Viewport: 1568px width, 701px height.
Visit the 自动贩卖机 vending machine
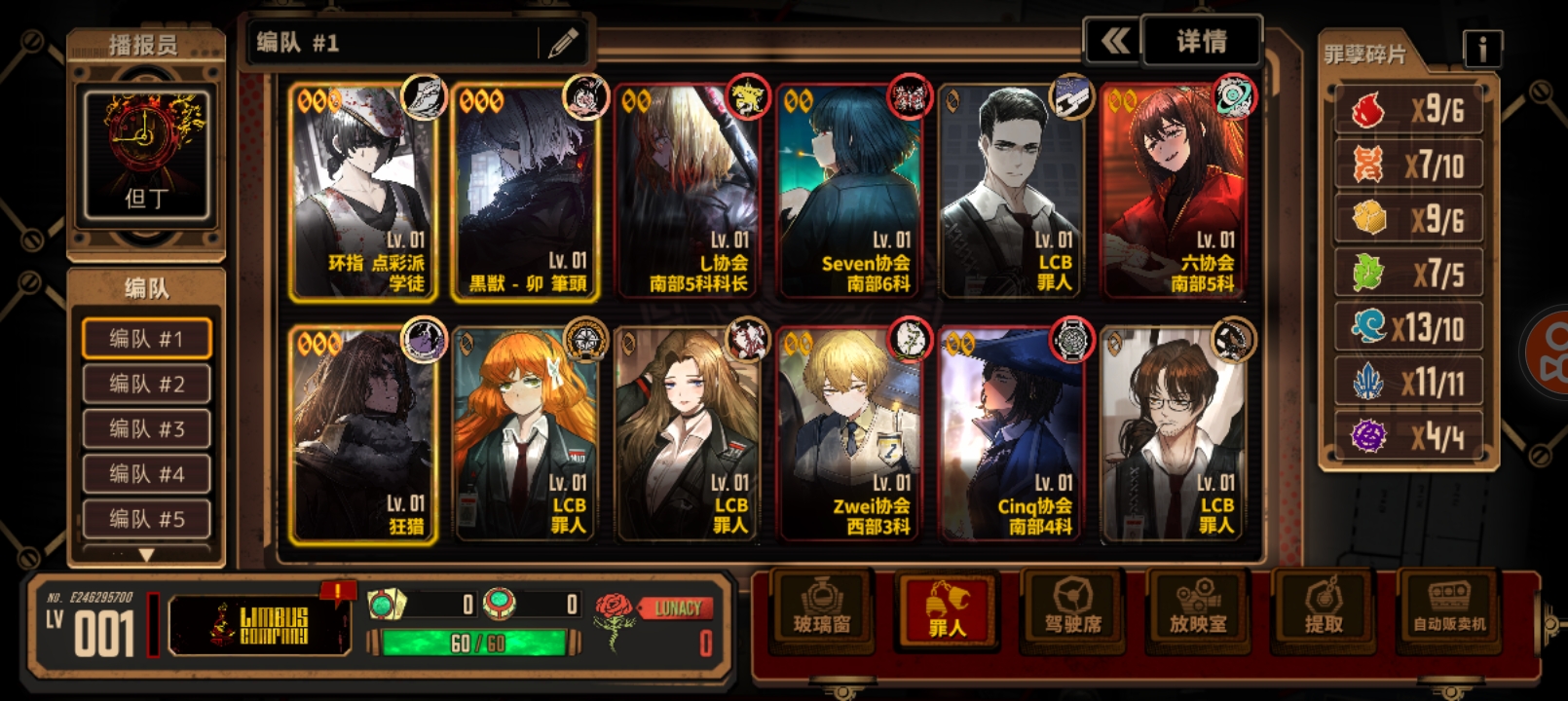tap(1449, 609)
